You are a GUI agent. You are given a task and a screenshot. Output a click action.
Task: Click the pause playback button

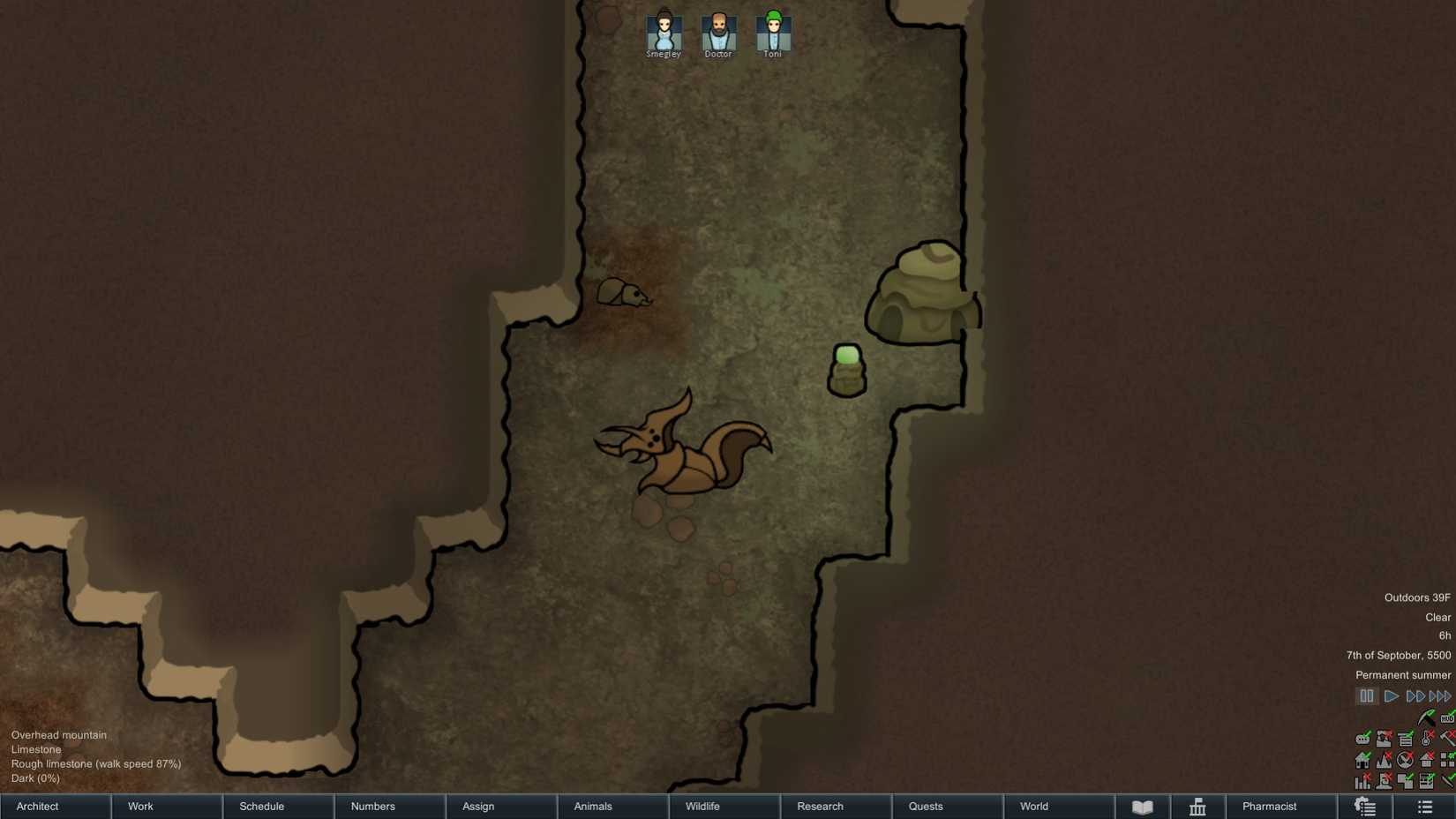pyautogui.click(x=1366, y=695)
